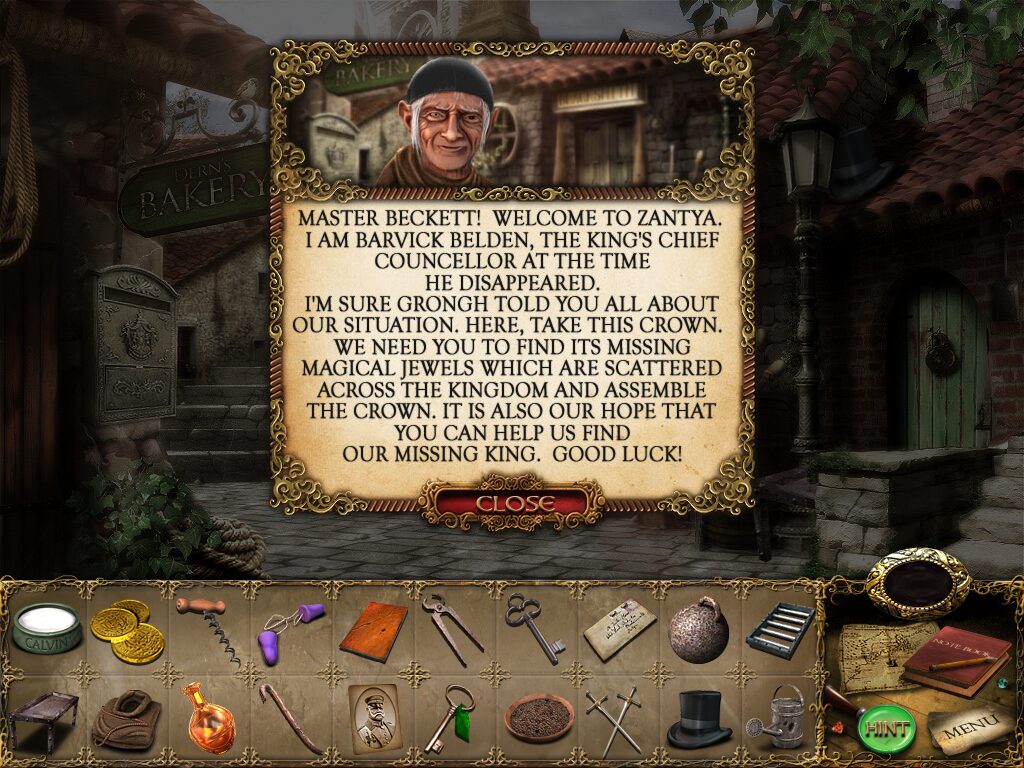1024x768 pixels.
Task: Select the key with green tag
Action: [x=449, y=717]
